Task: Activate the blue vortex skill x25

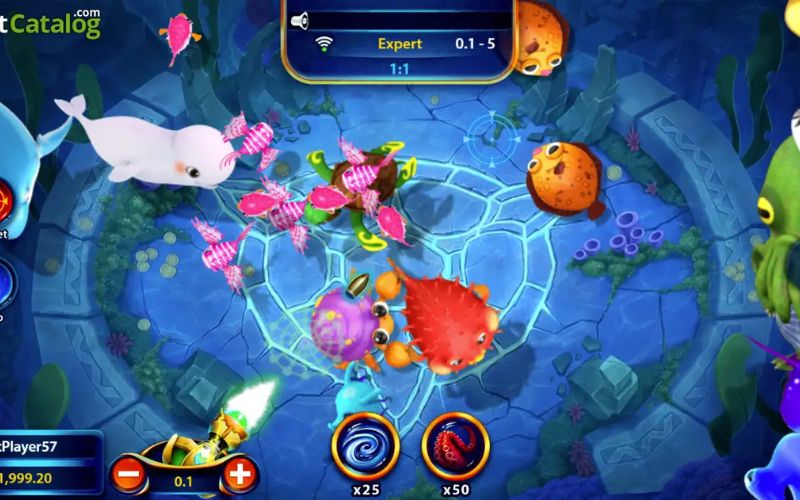Action: click(x=365, y=444)
